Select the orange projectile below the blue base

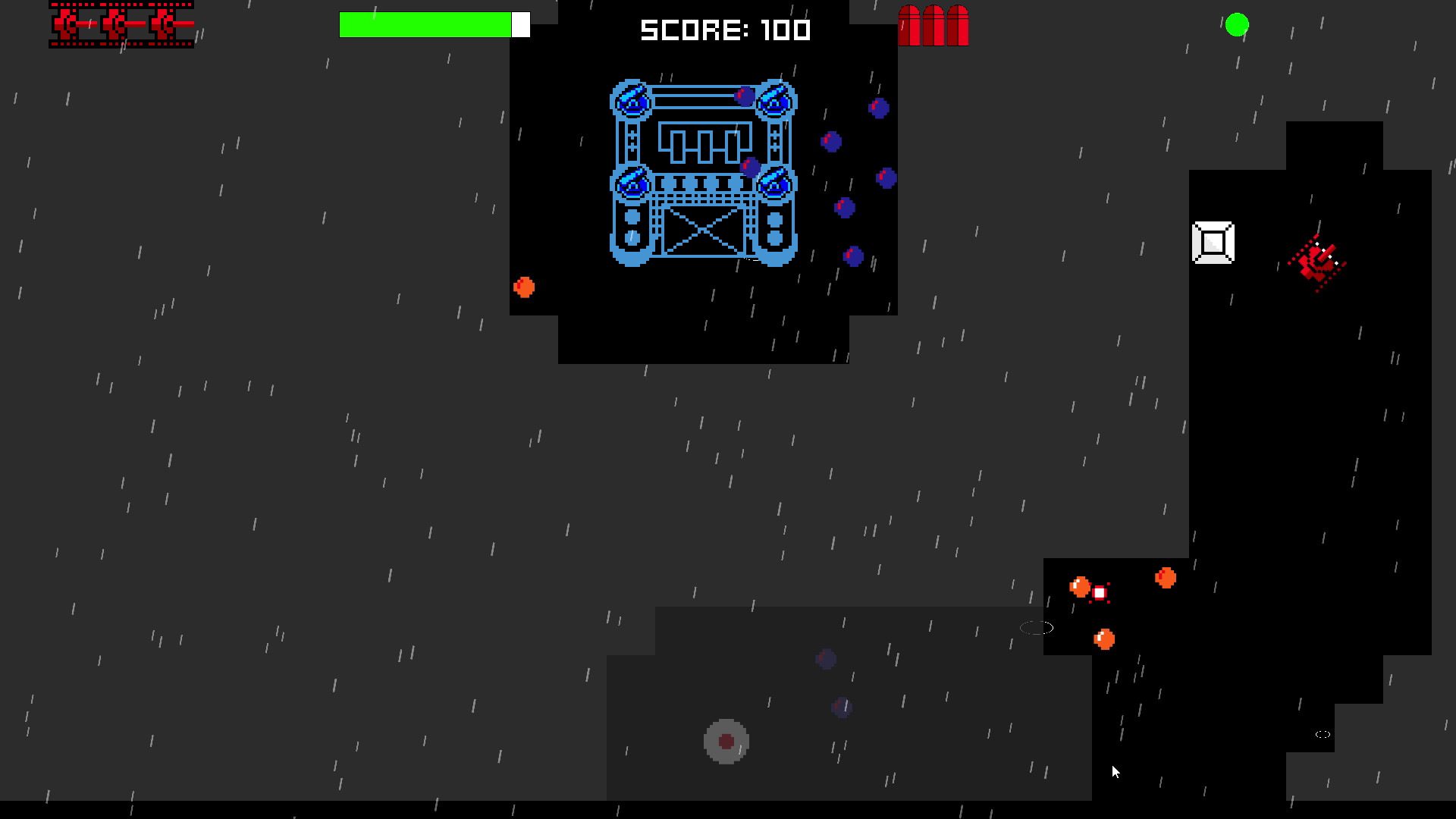tap(524, 286)
